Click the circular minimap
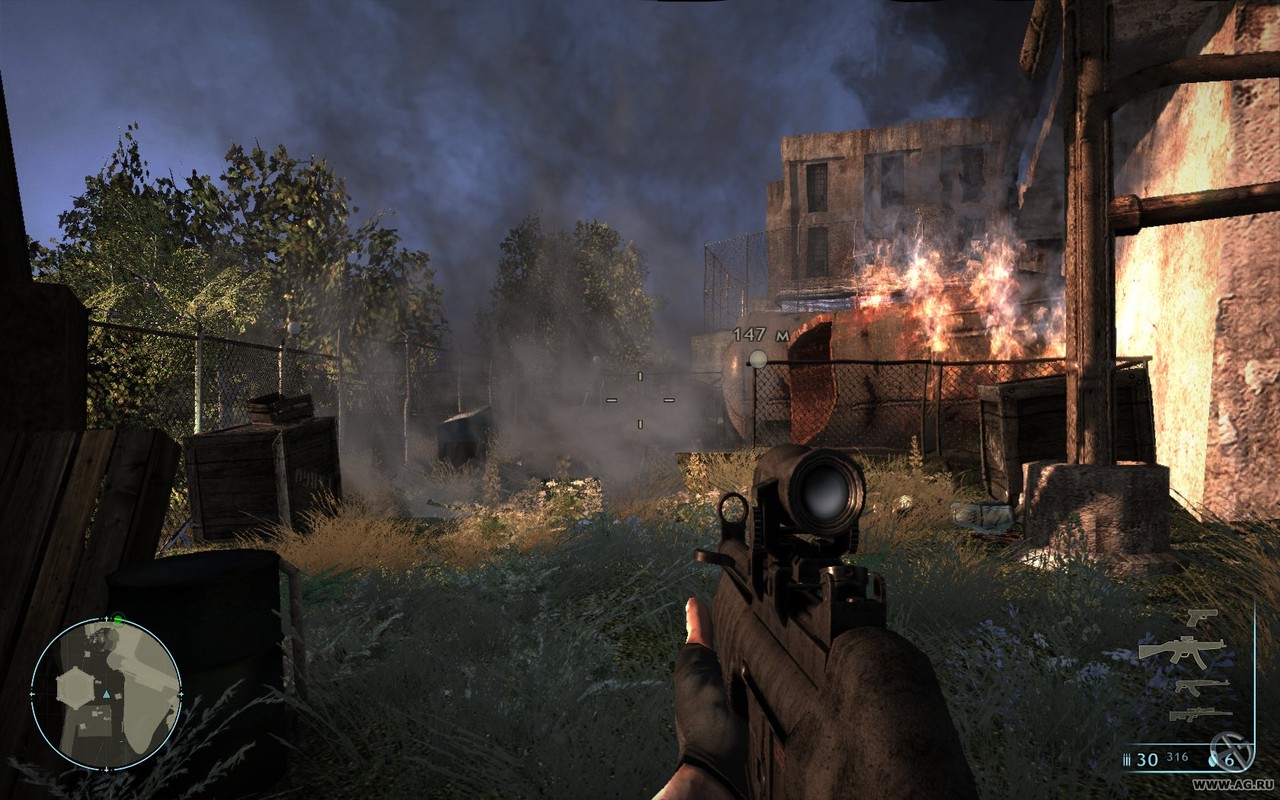The height and width of the screenshot is (800, 1280). [x=106, y=693]
